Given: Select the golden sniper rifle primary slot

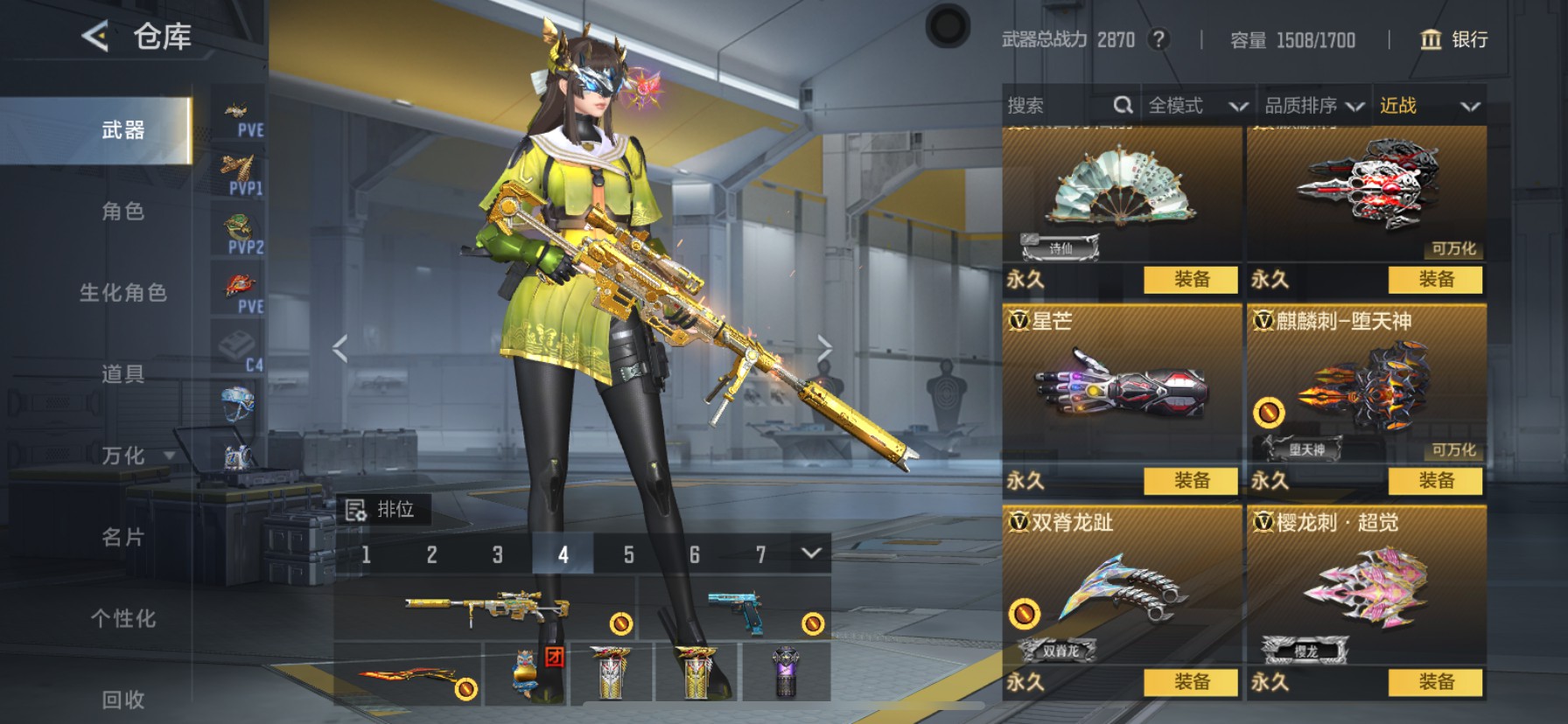Looking at the screenshot, I should click(x=486, y=607).
